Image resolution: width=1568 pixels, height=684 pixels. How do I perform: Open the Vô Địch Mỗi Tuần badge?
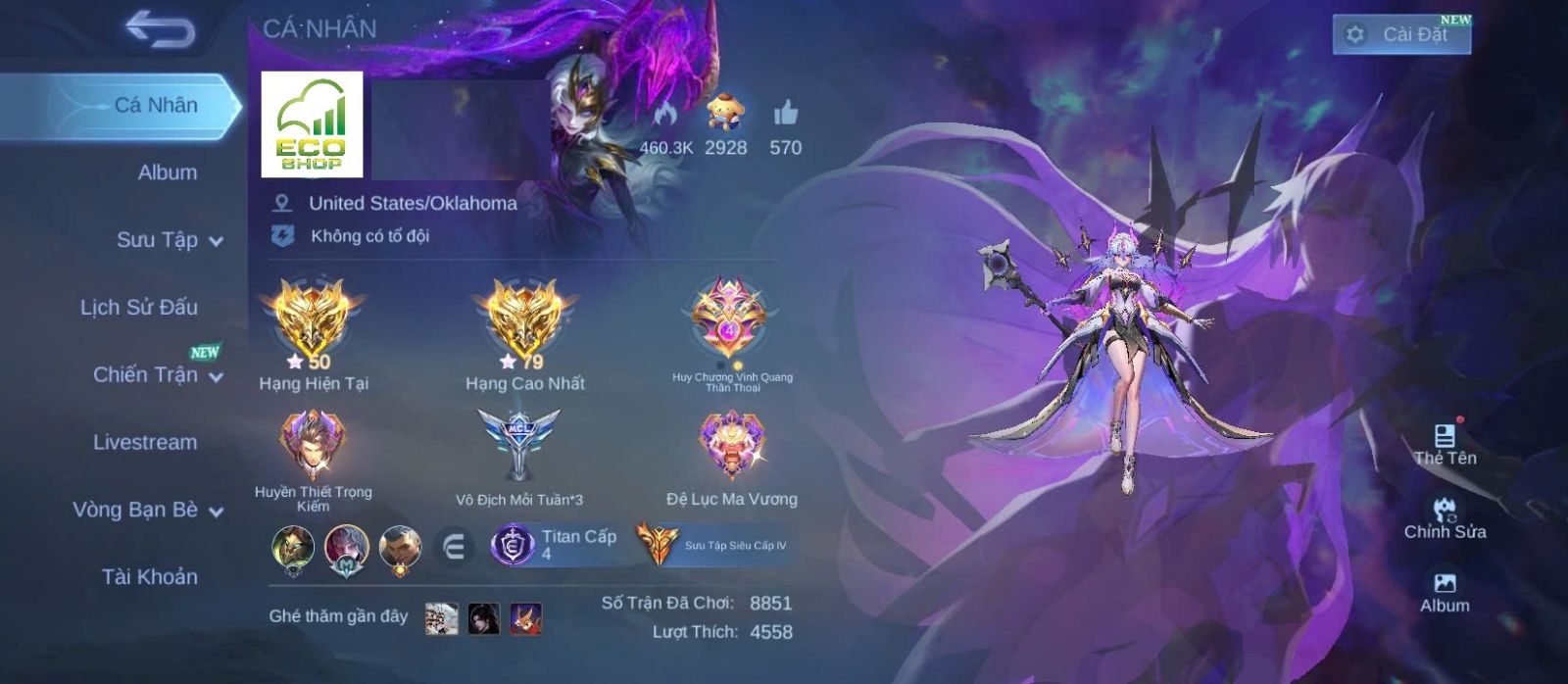[x=518, y=444]
